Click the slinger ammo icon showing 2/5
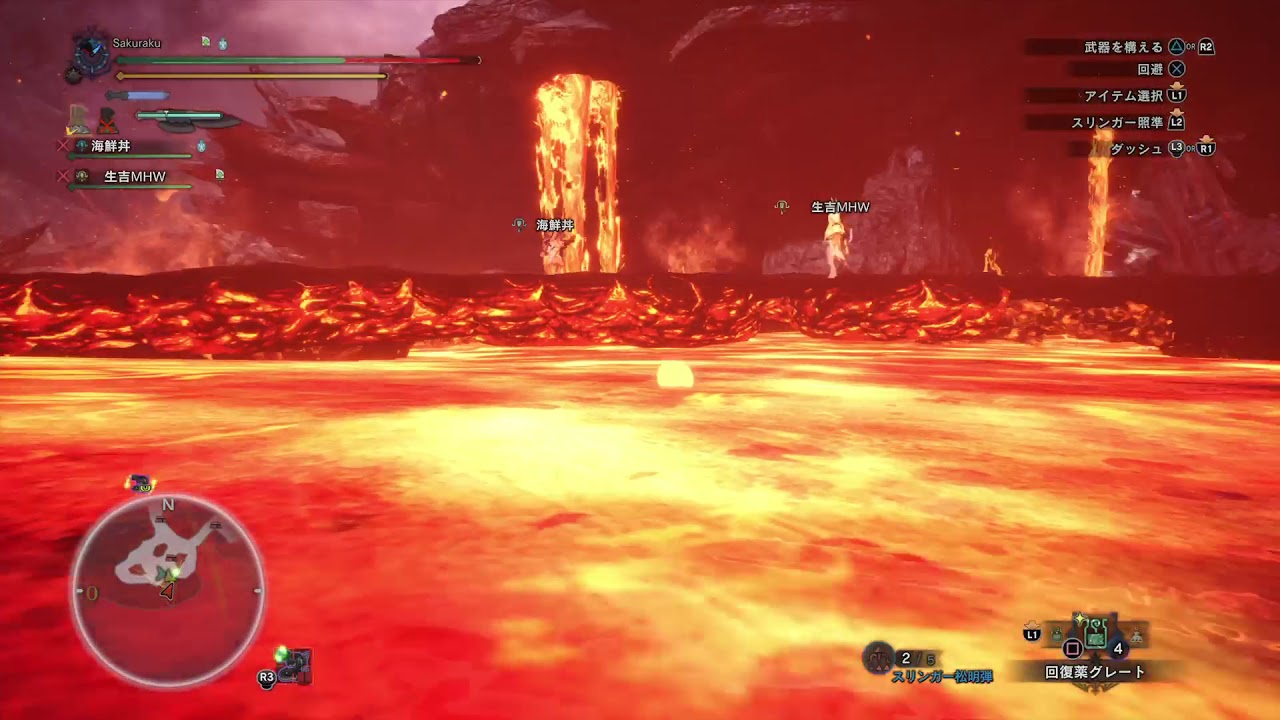Screen dimensions: 1280x720 point(878,657)
